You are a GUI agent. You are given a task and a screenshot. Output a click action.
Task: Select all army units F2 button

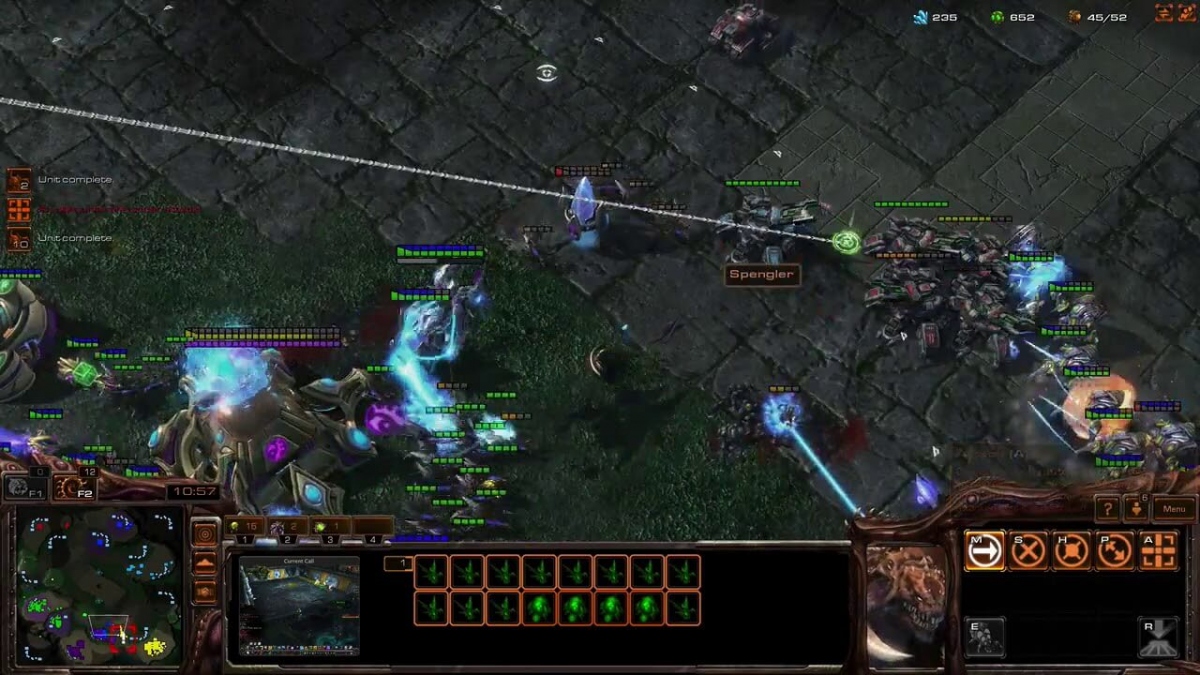[72, 487]
